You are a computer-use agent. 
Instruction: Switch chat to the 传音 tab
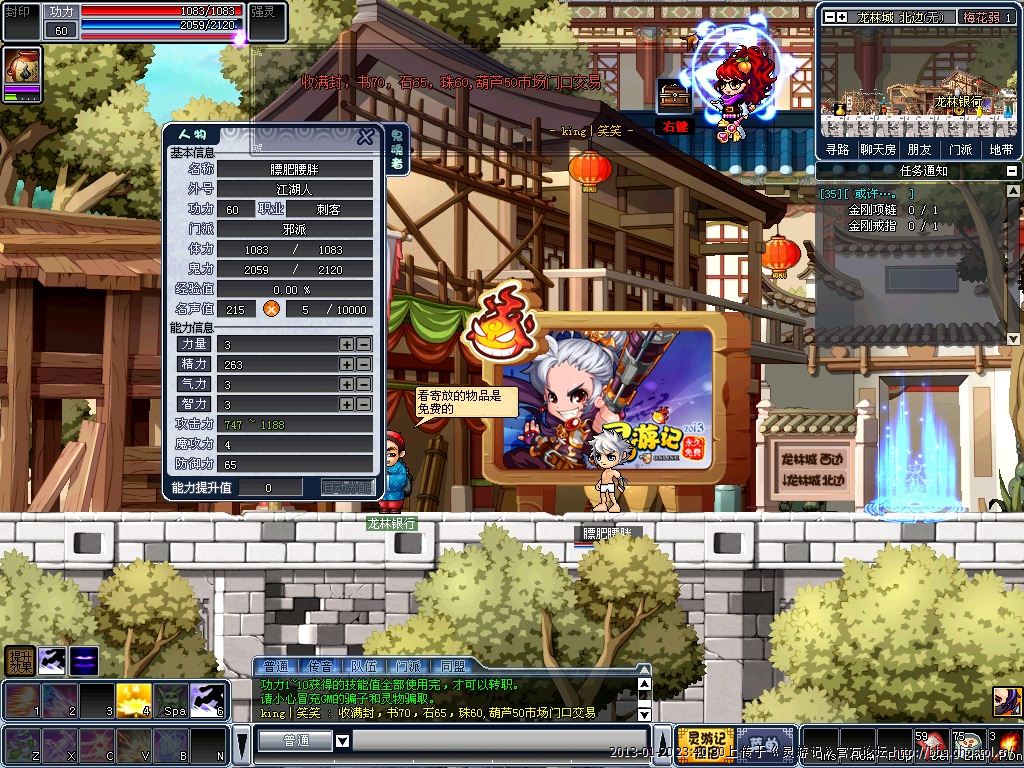tap(320, 666)
